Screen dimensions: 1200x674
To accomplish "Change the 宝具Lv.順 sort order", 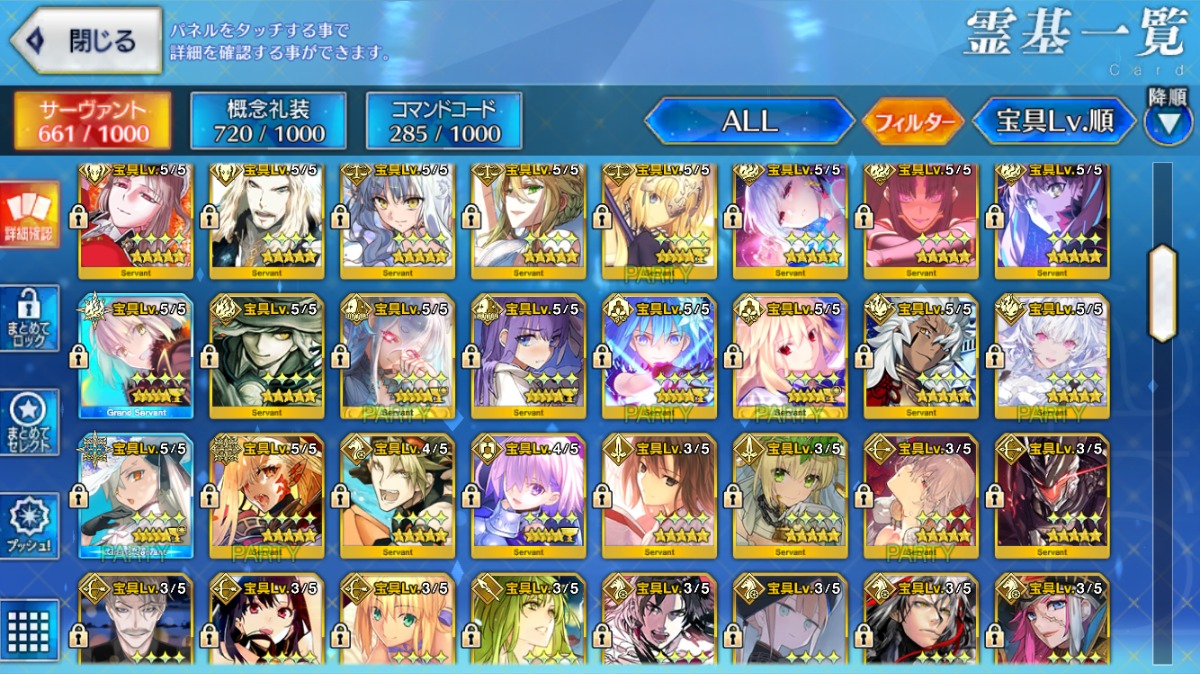I will [1055, 122].
